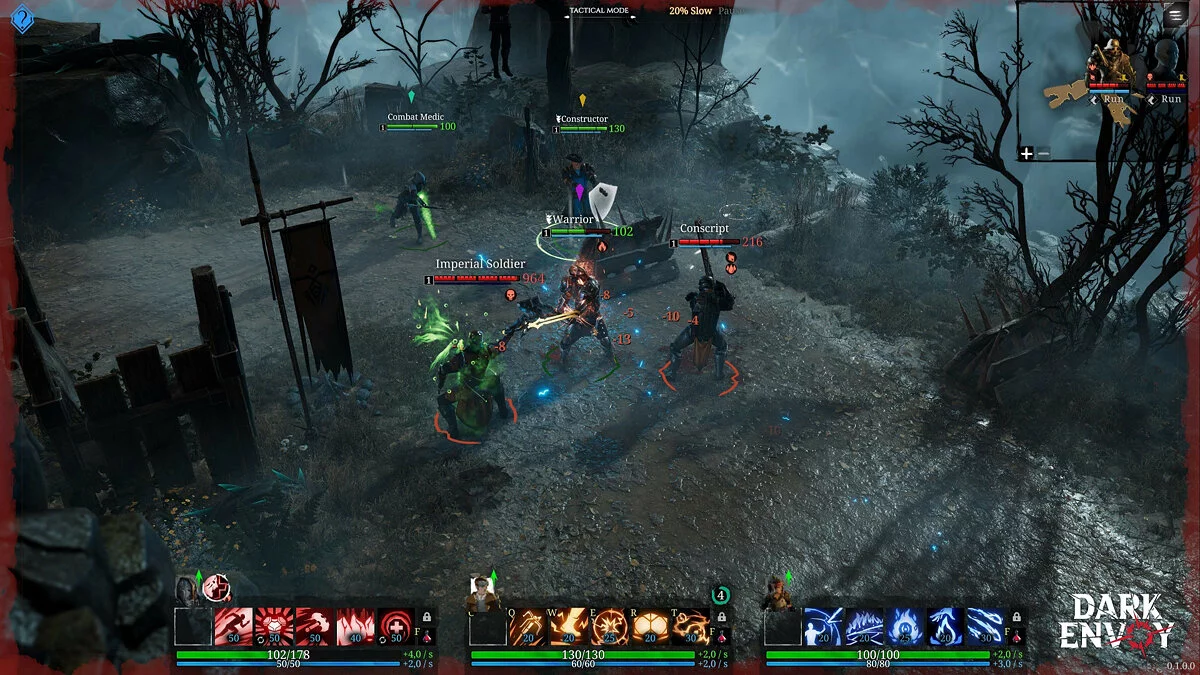Activate the blue fireball orb spell
Image resolution: width=1200 pixels, height=675 pixels.
point(904,626)
